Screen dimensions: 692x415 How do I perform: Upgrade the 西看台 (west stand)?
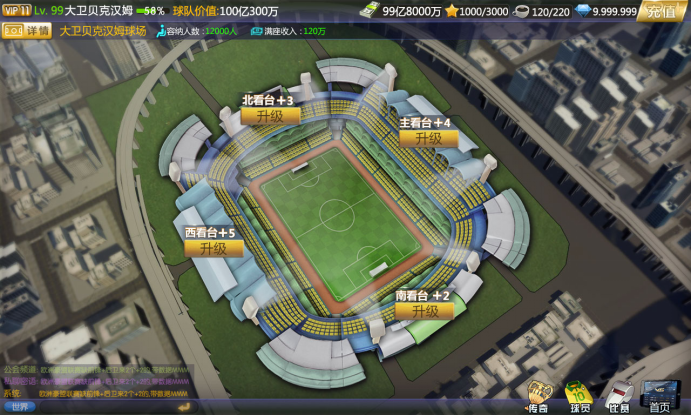click(213, 248)
